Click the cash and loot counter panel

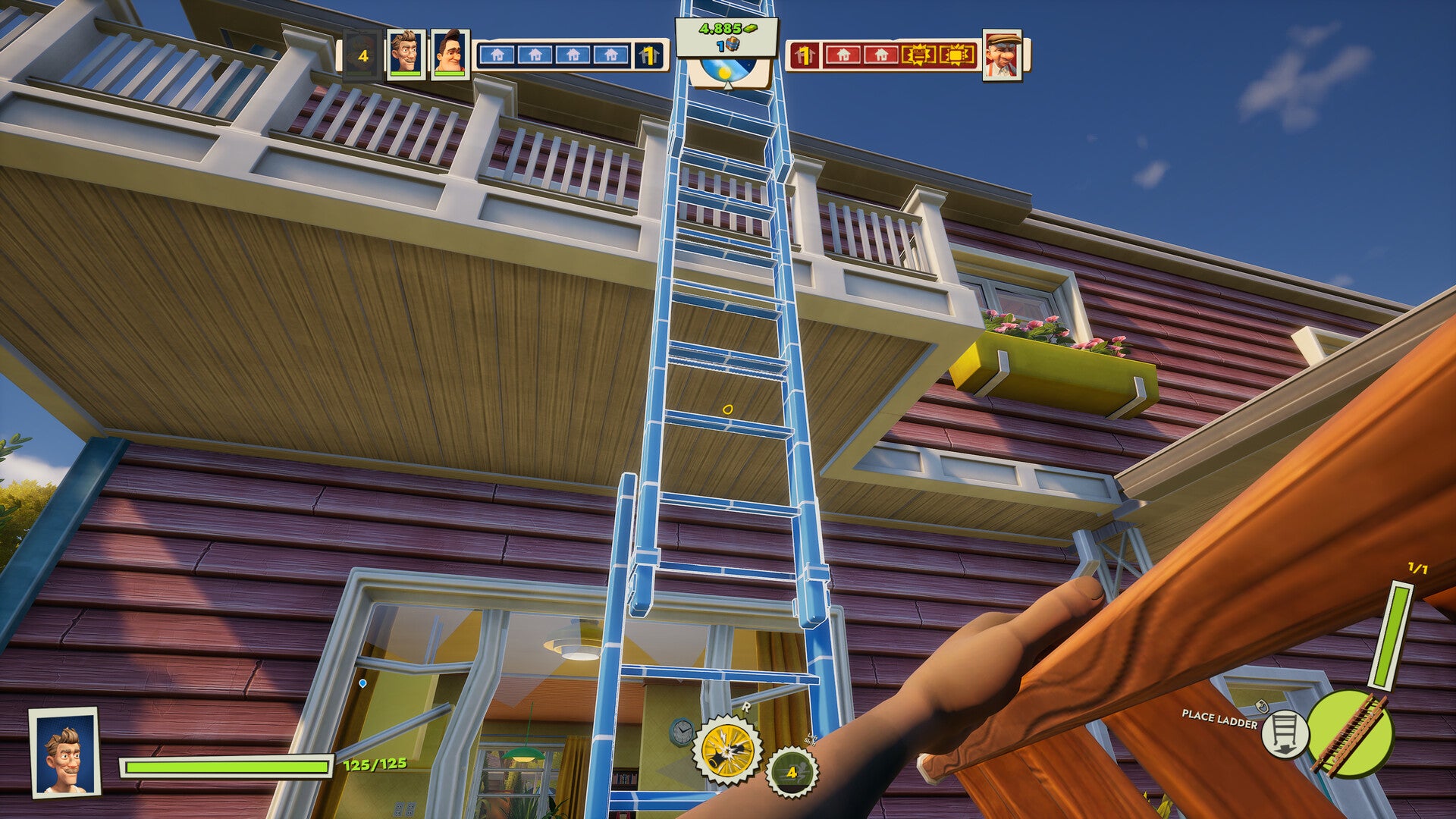point(726,36)
